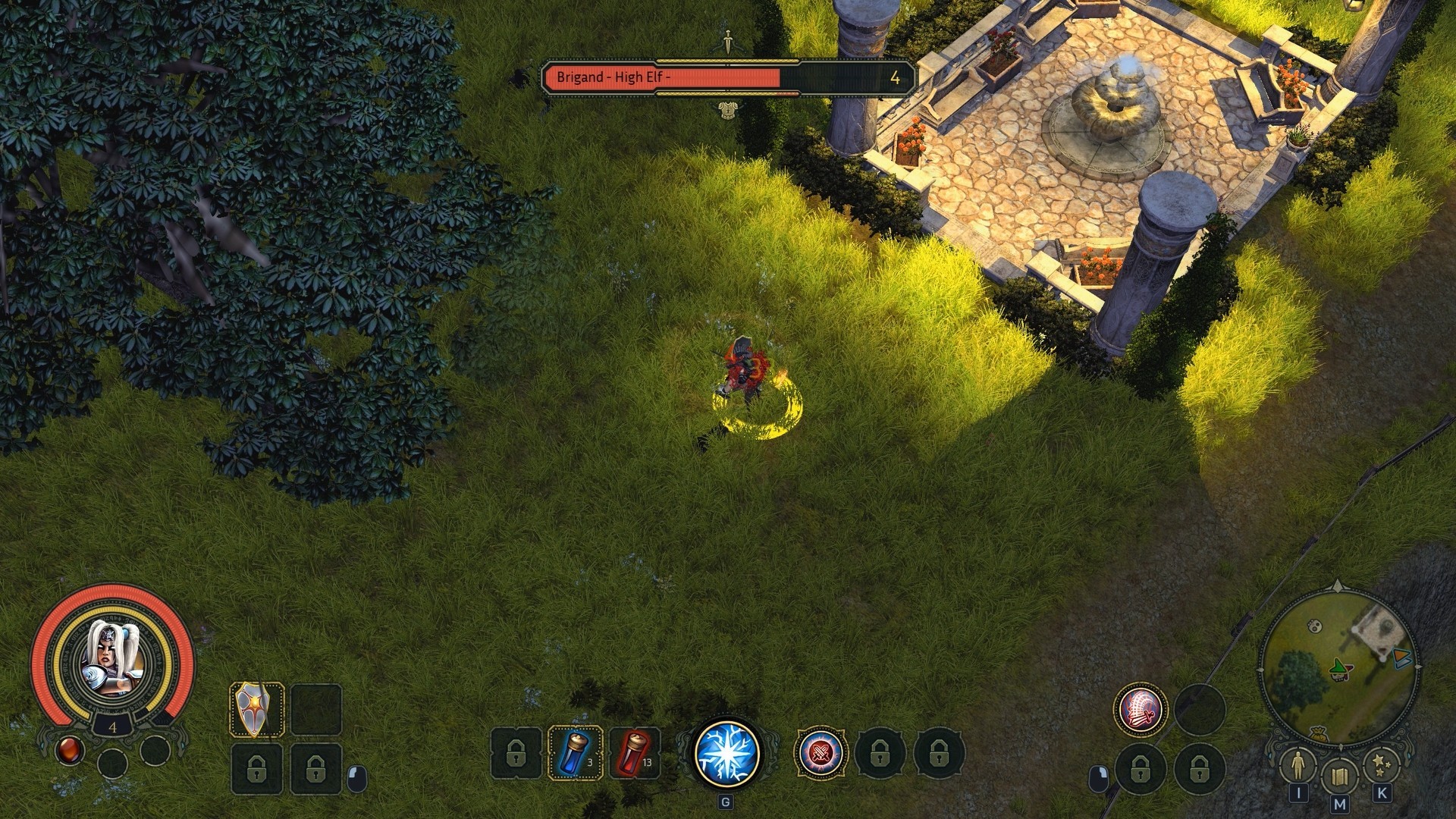Select the shield weapon slot

[256, 709]
